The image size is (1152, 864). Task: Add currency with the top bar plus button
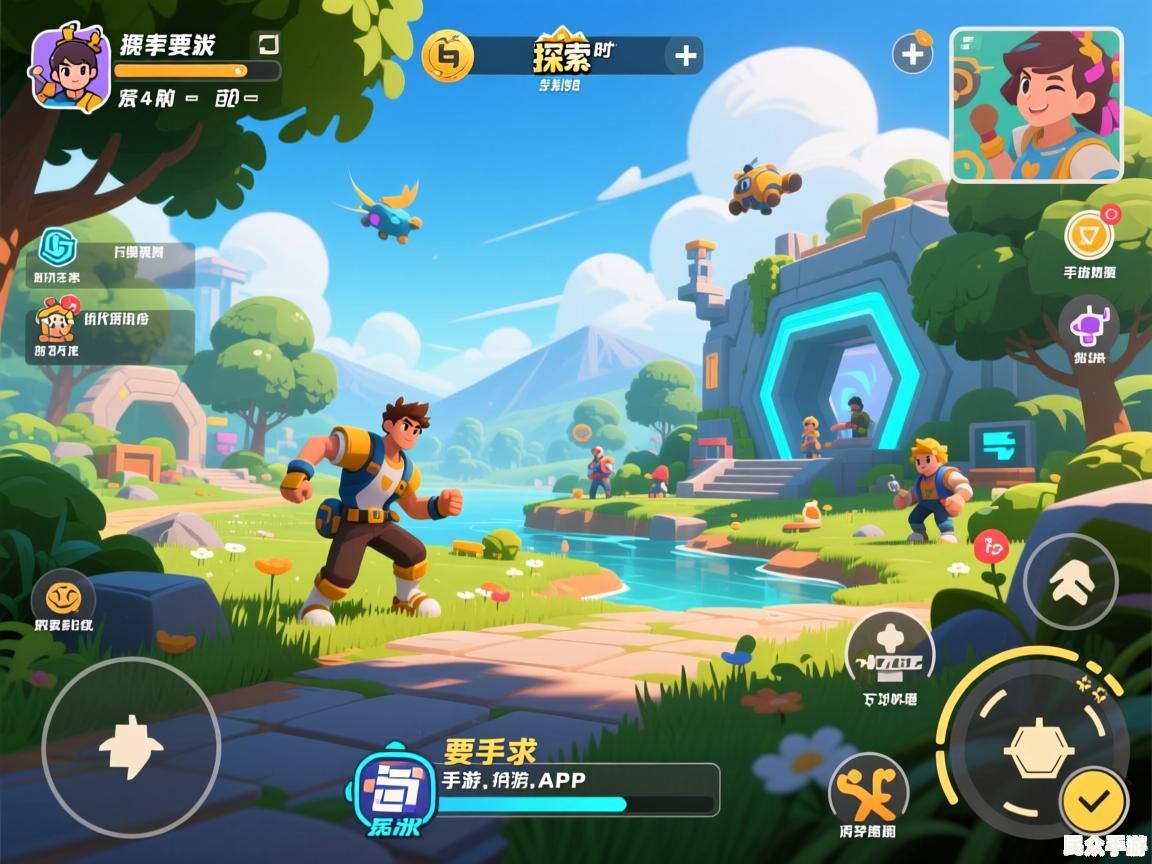[685, 56]
